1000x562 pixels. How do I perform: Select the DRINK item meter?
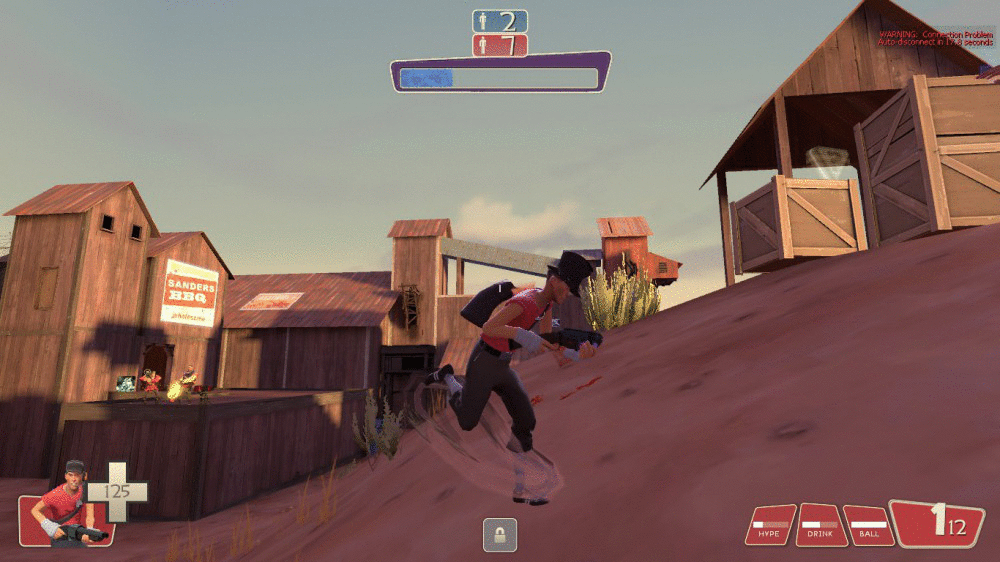821,525
